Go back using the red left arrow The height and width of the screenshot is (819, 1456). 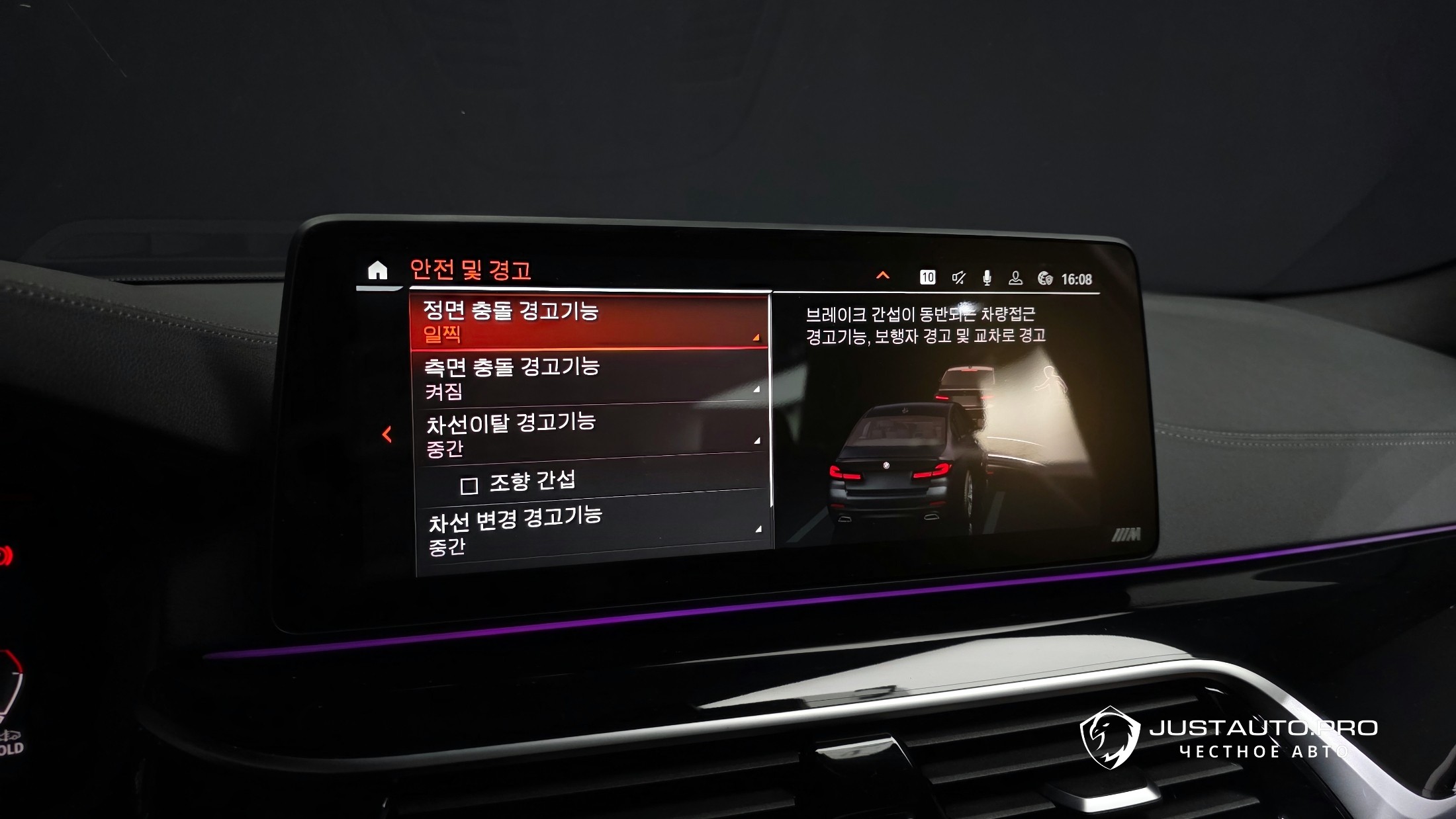(387, 434)
